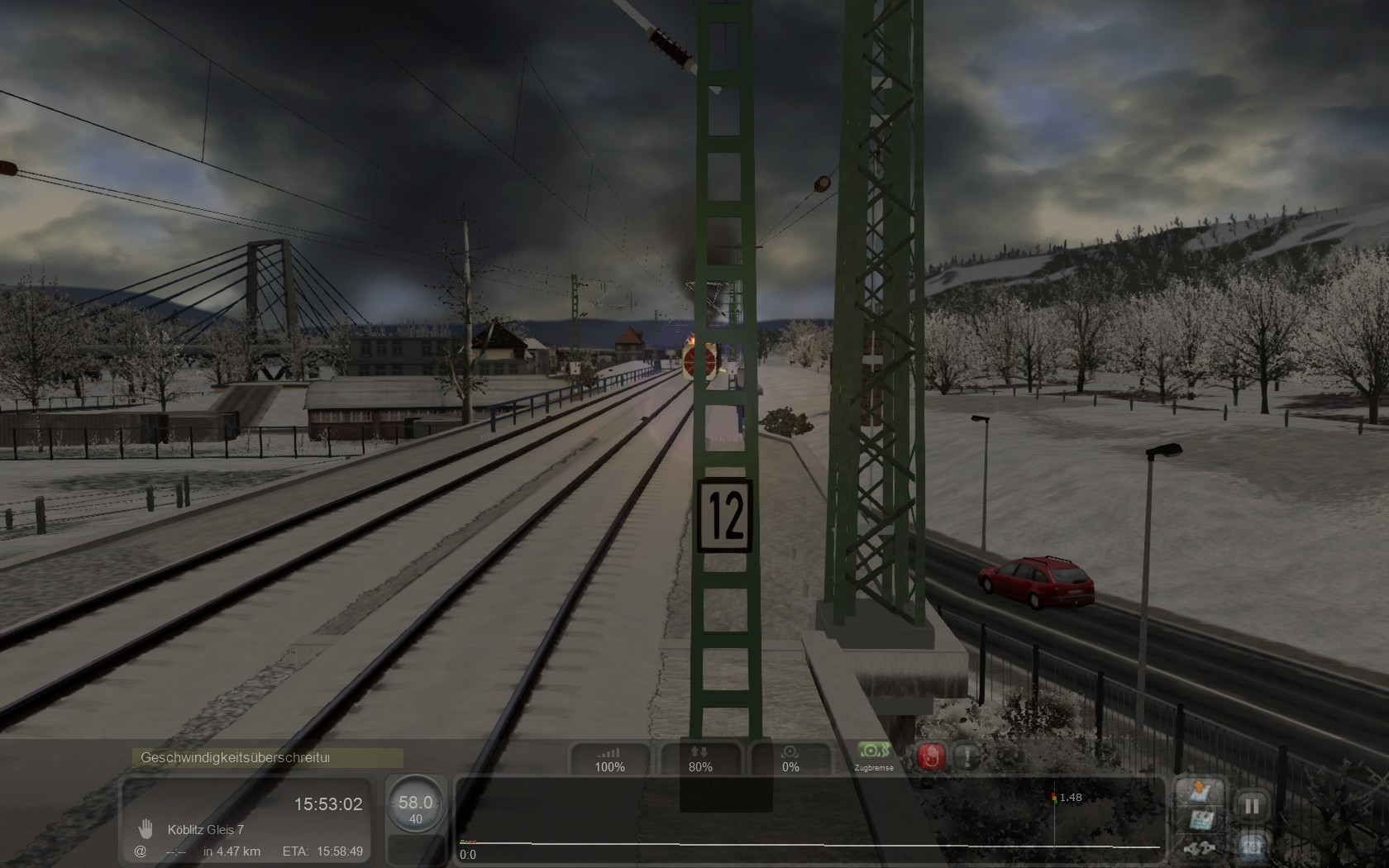Select the reverser control showing 80%

coord(700,758)
